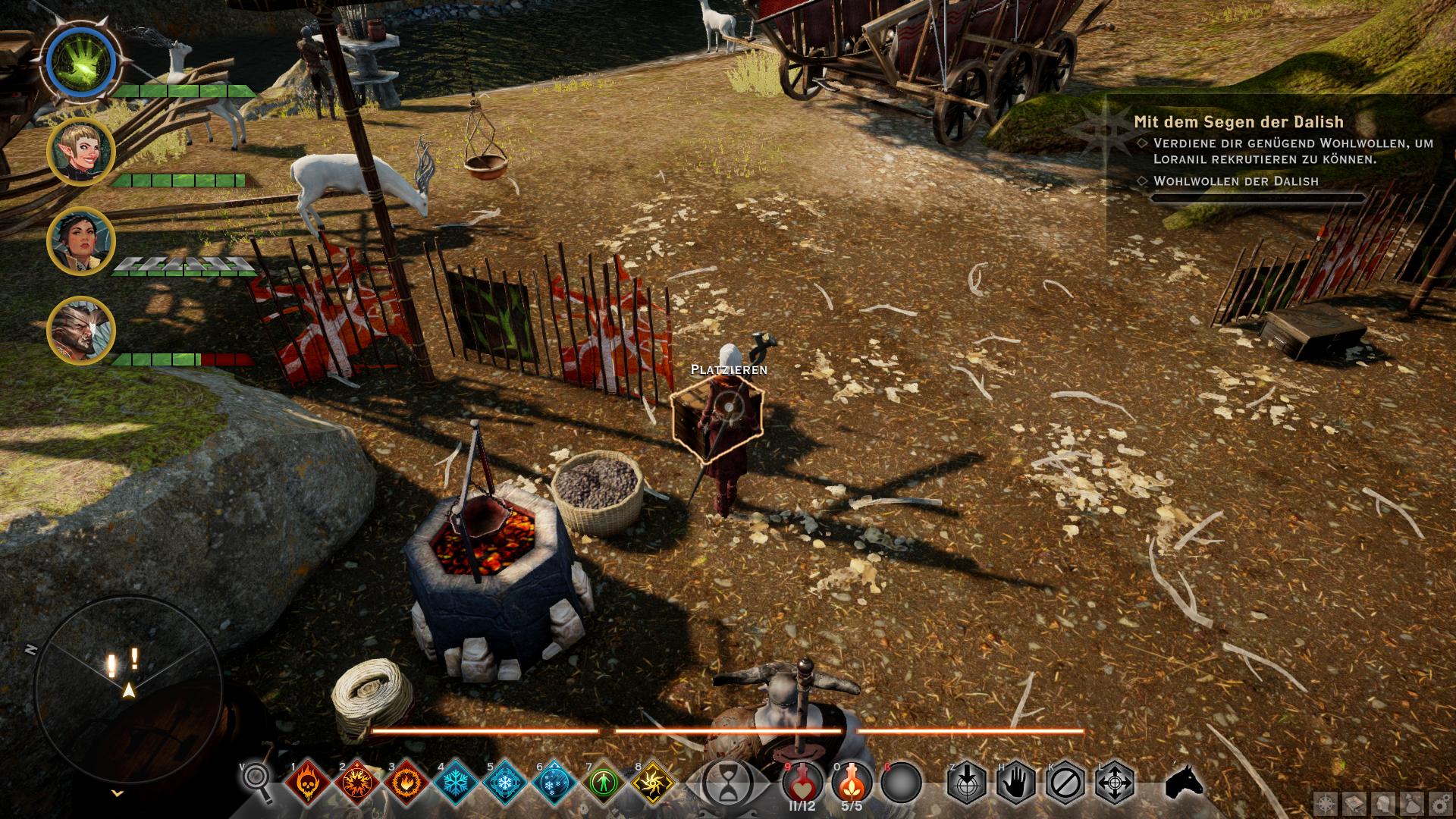Use the yellow swirling sun ability

[653, 782]
